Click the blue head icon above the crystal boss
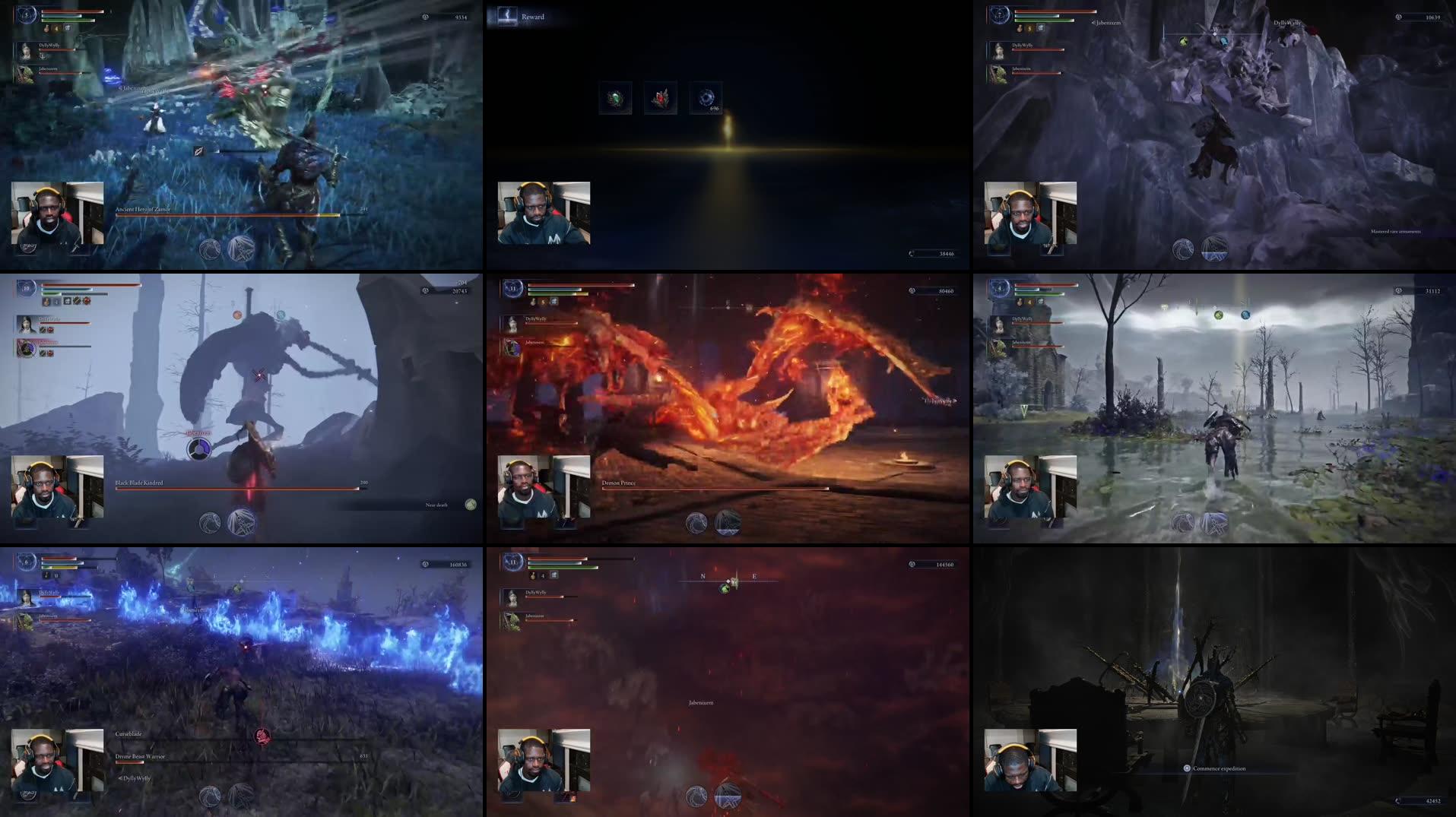Viewport: 1456px width, 817px height. coord(1223,41)
